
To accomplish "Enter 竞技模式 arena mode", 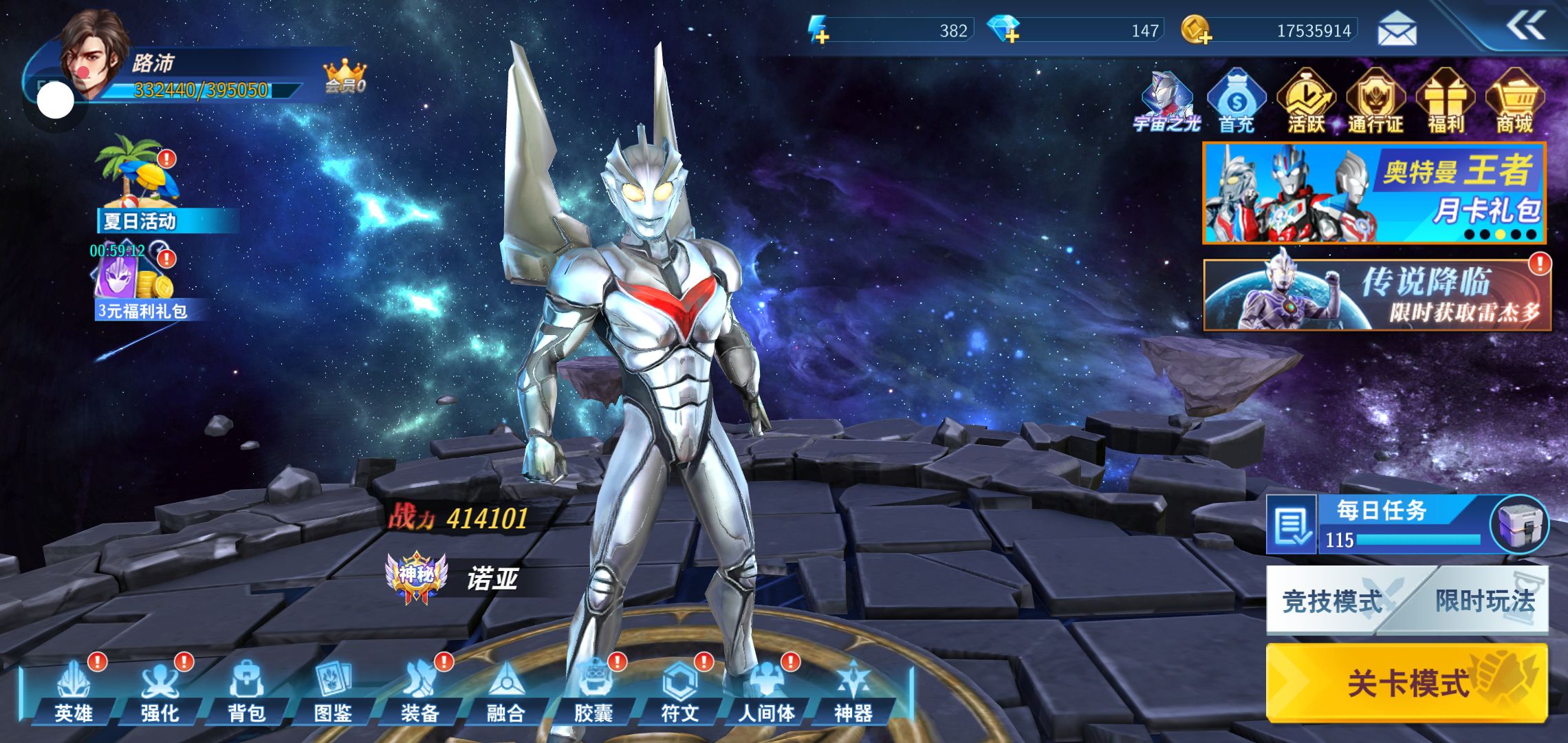I will click(x=1331, y=601).
